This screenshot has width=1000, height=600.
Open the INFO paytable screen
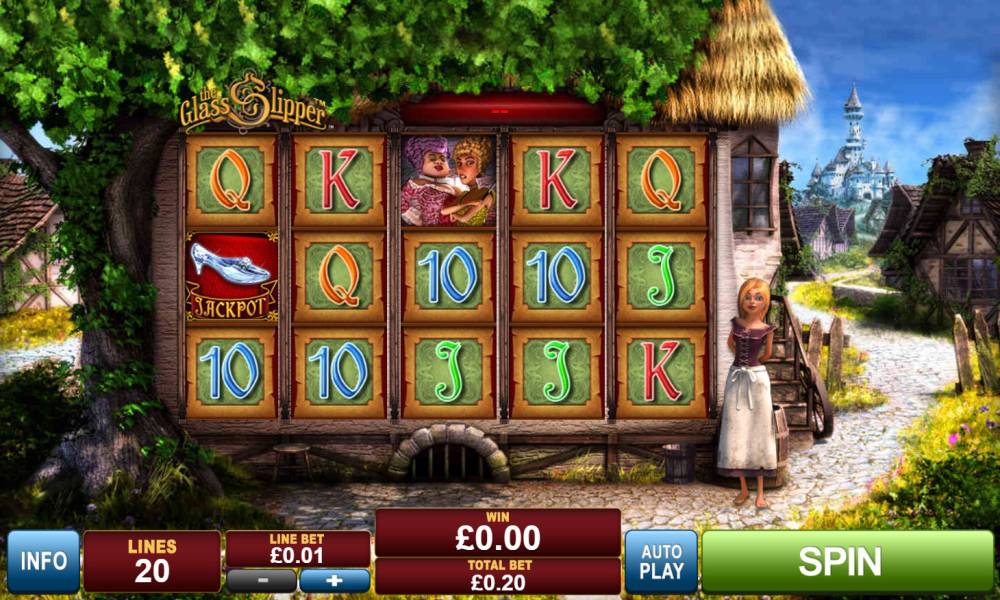pos(43,561)
